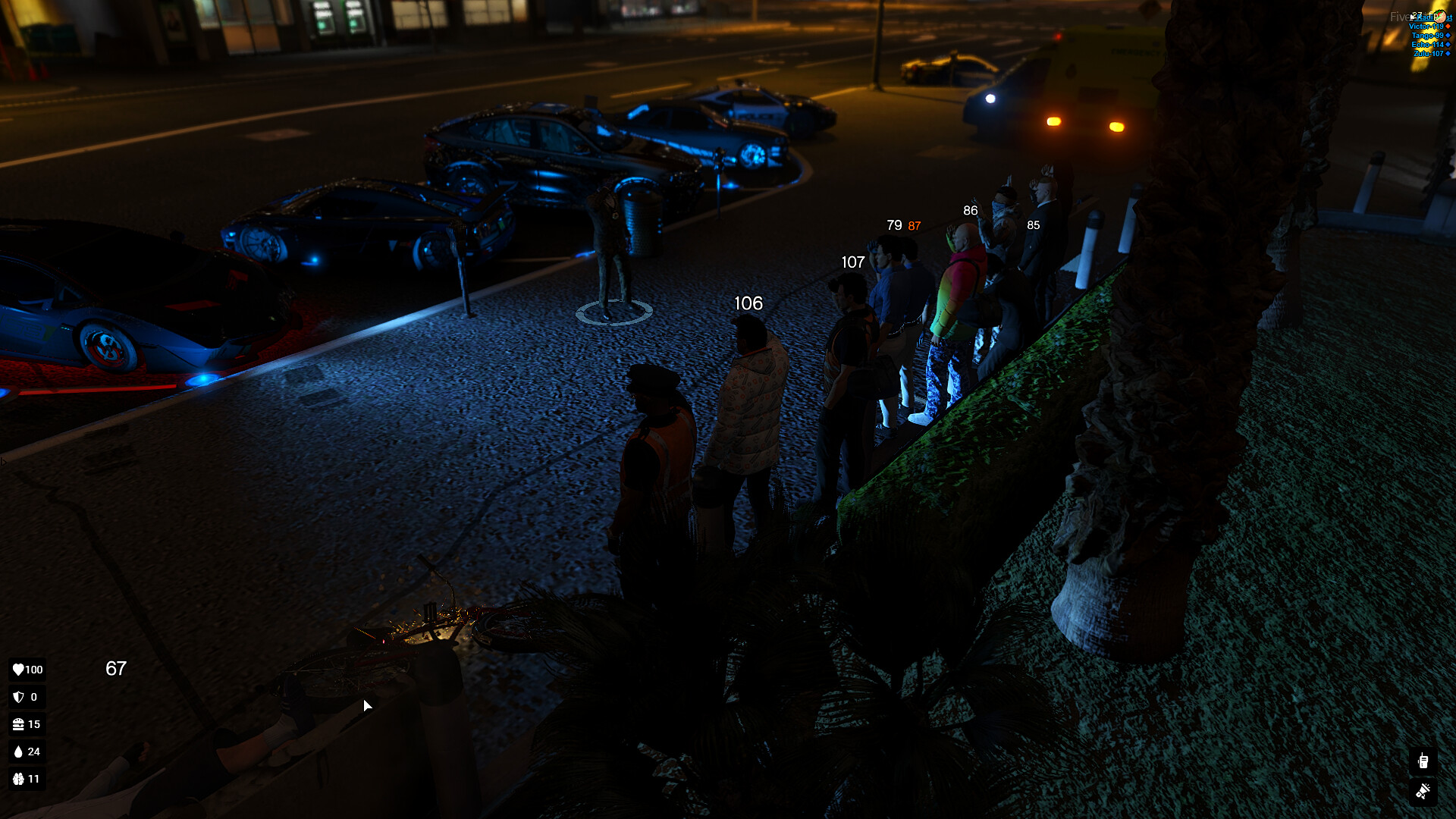
Task: Select player ID 107 label
Action: (x=854, y=262)
